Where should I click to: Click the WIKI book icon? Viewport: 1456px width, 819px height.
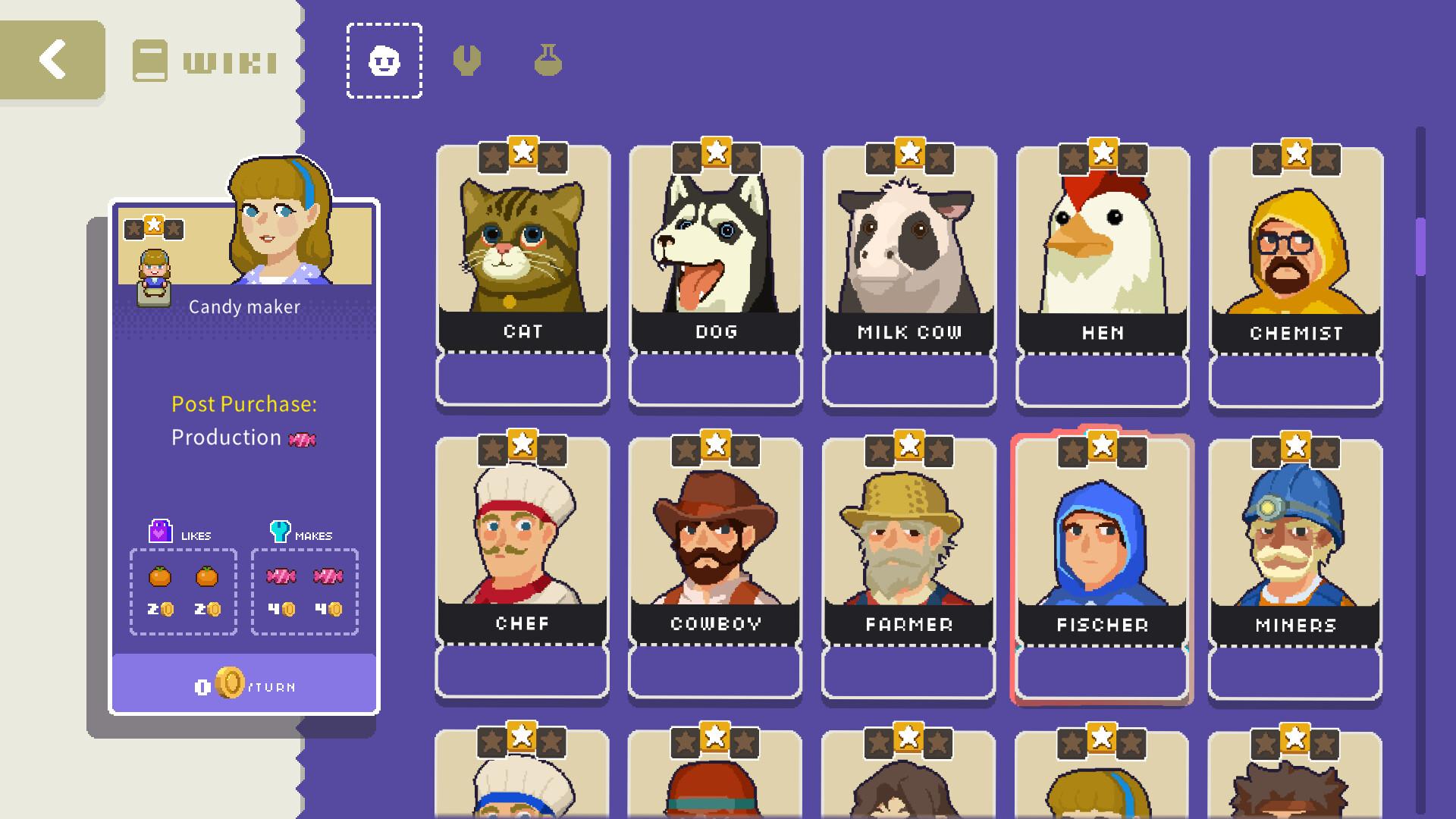coord(149,59)
